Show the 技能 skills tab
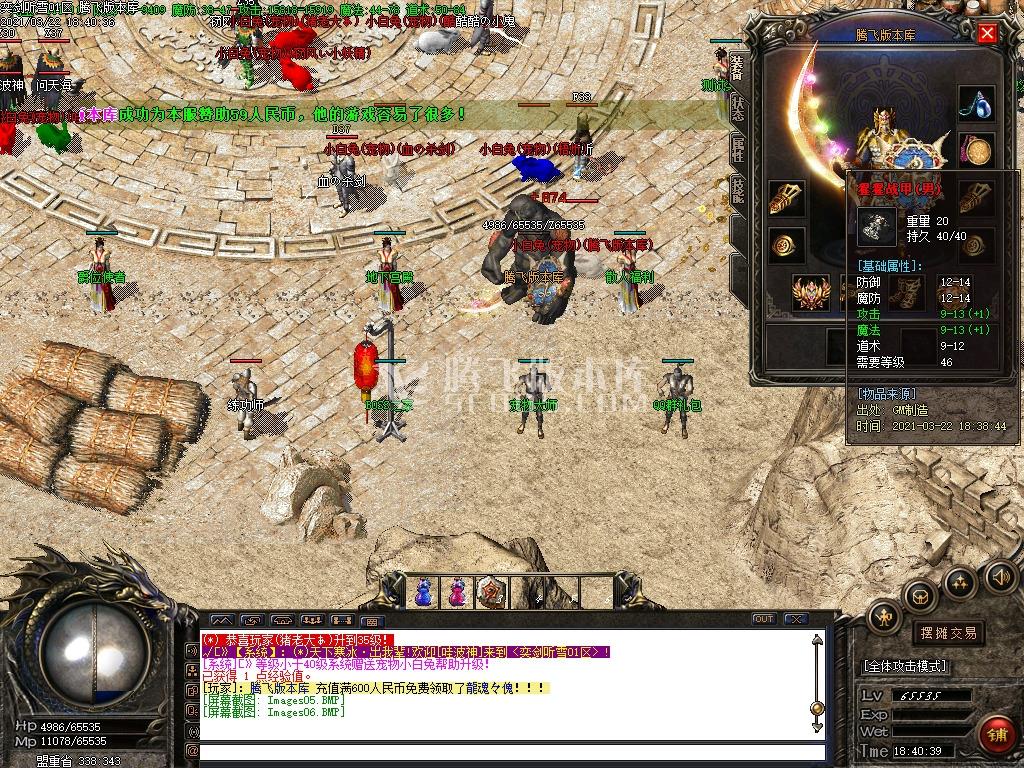The height and width of the screenshot is (768, 1024). pyautogui.click(x=737, y=190)
